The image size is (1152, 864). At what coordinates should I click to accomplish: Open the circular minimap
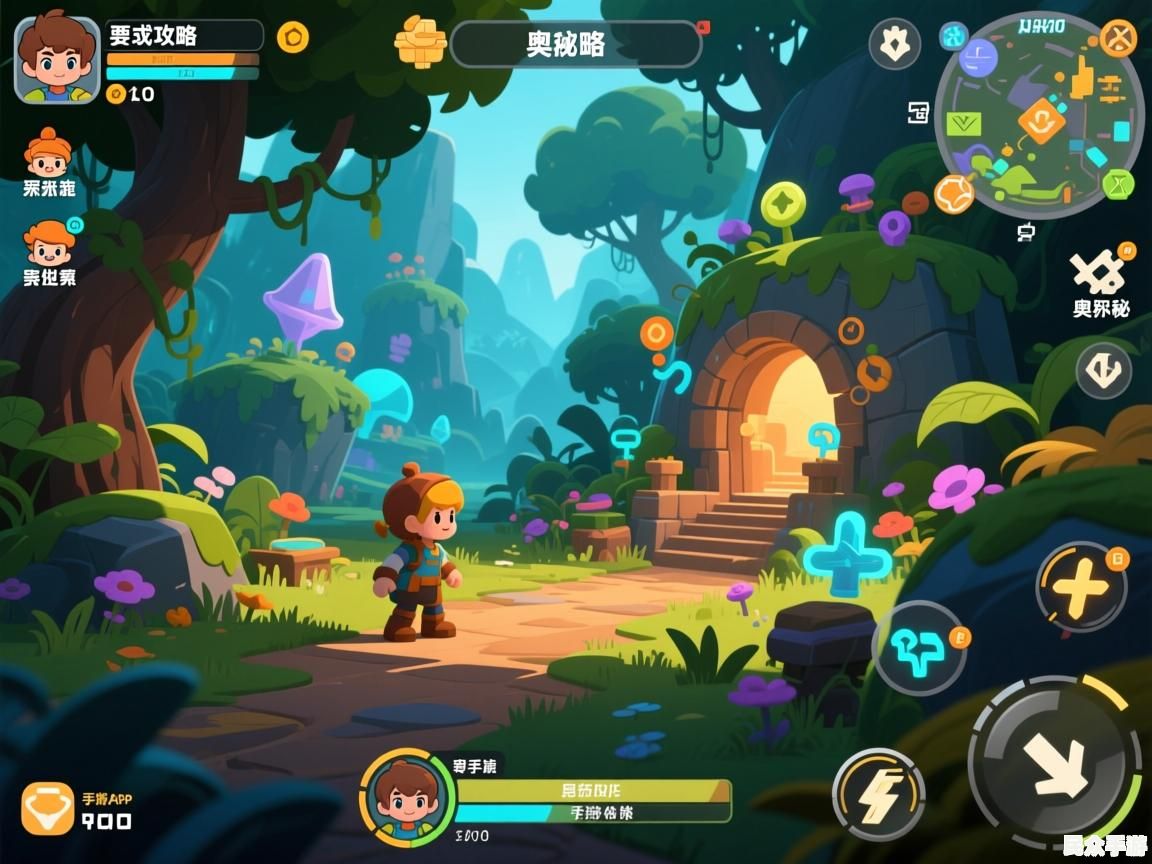[x=1038, y=115]
